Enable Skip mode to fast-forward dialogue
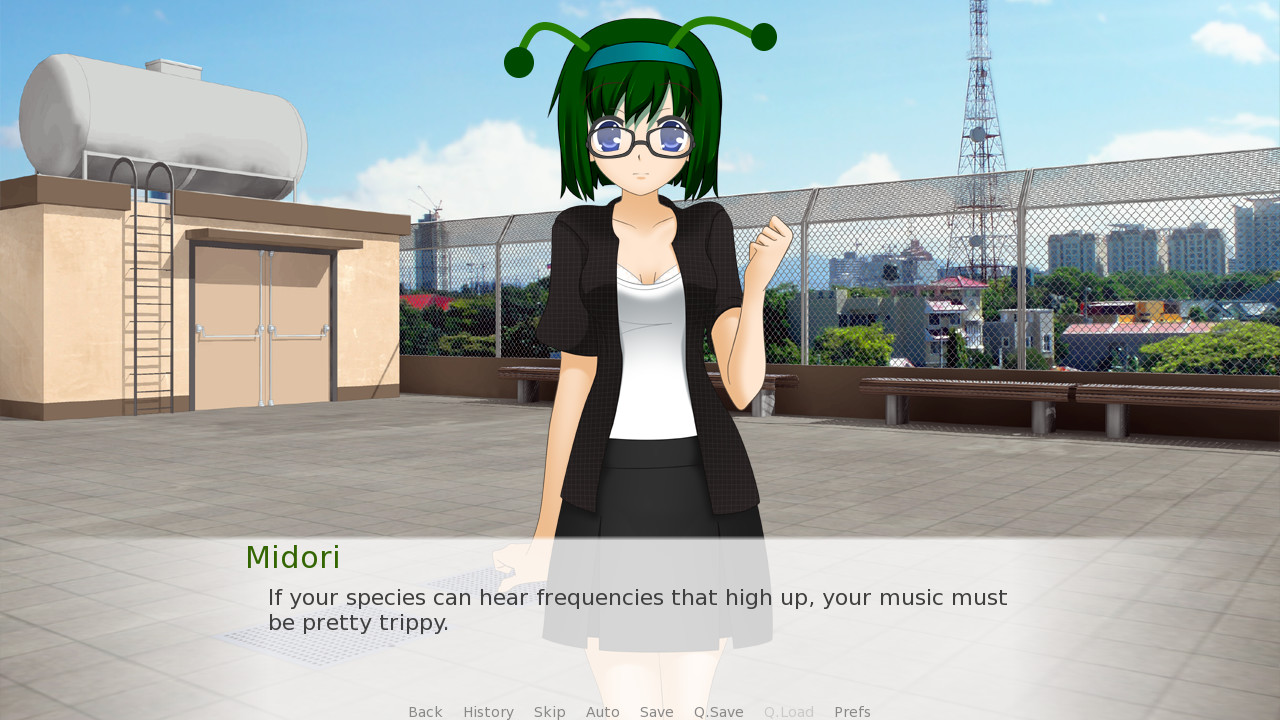Viewport: 1280px width, 720px height. 549,711
